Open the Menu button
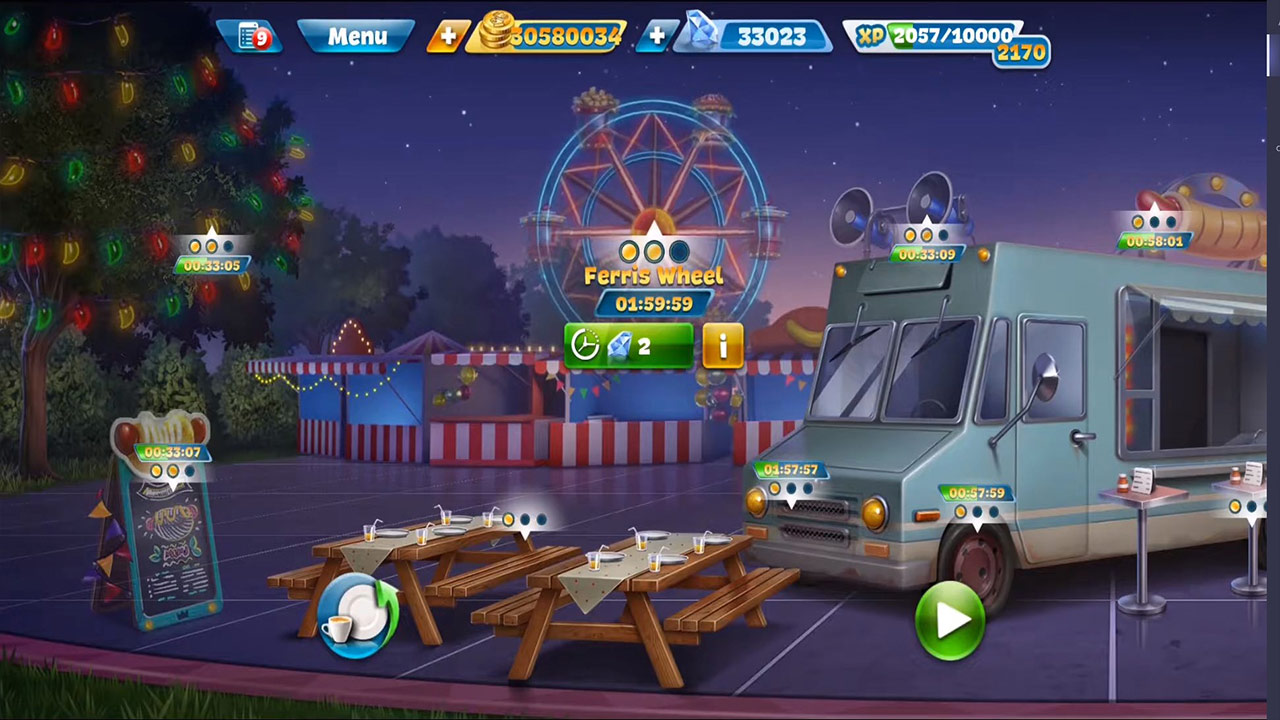Viewport: 1280px width, 720px height. click(357, 37)
